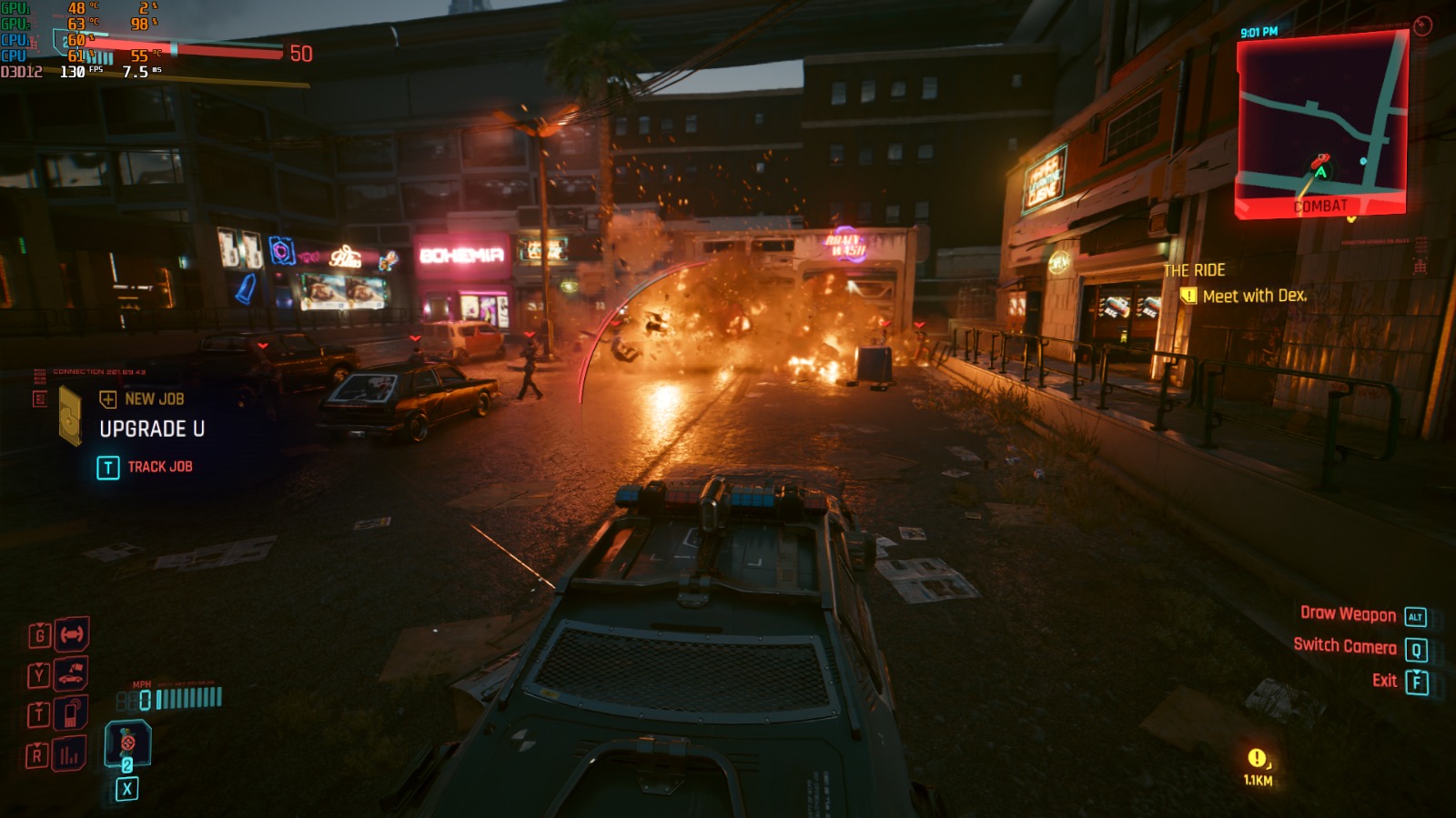Open the phone icon
Screen dimensions: 1456x818
pos(71,714)
